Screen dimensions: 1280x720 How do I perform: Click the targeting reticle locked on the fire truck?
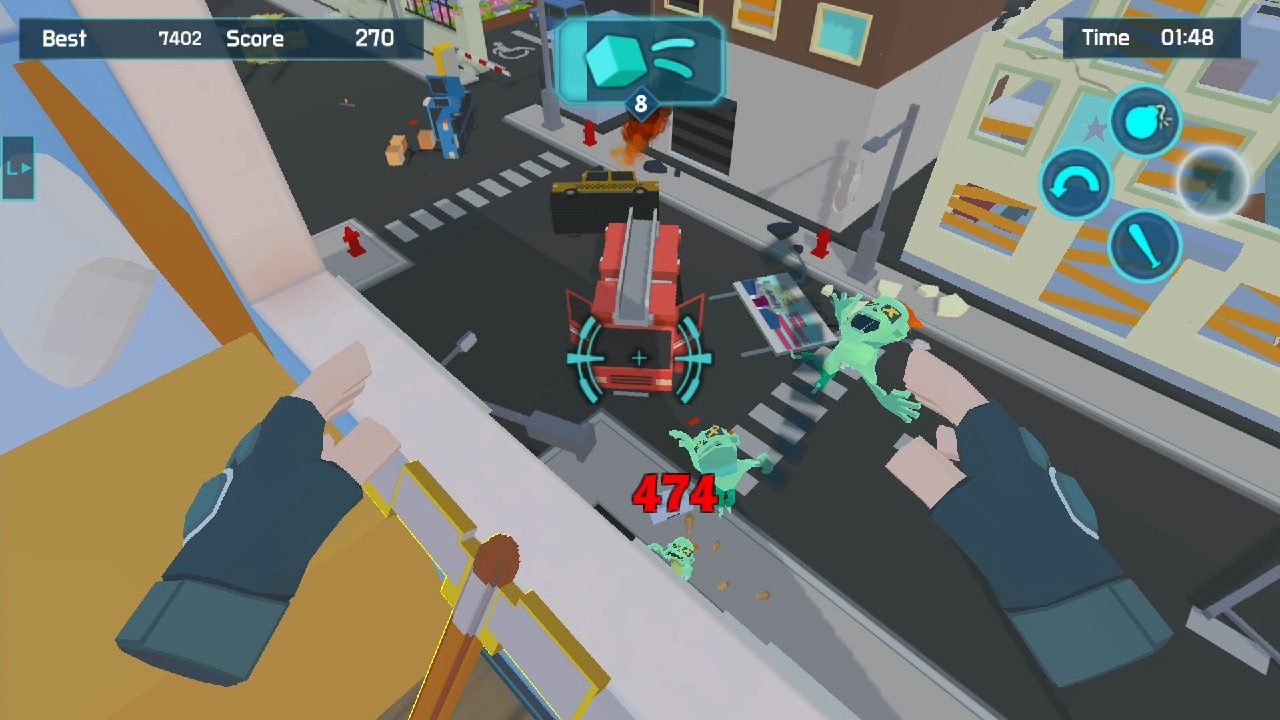[x=640, y=355]
